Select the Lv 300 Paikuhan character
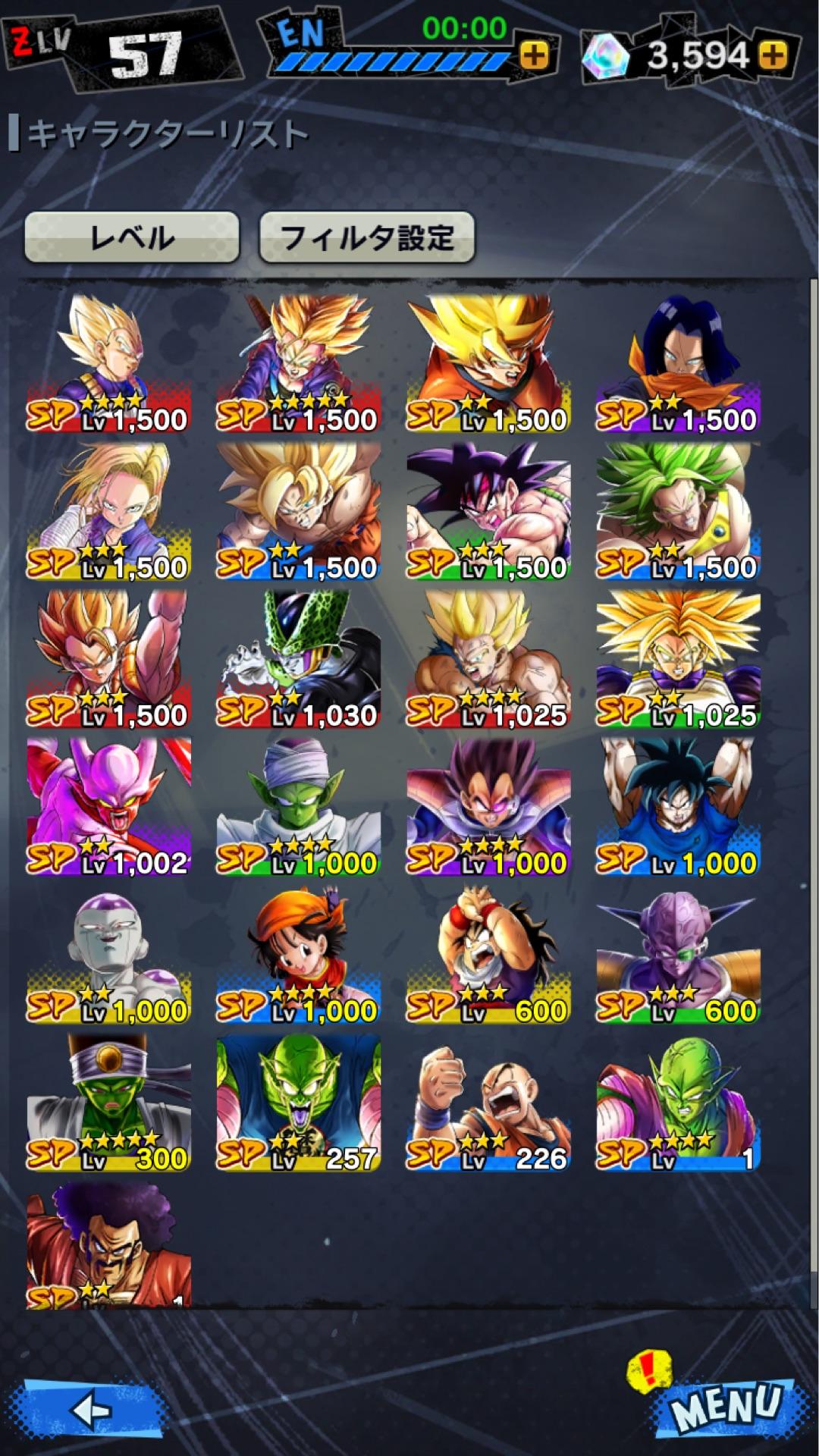Screen dimensions: 819x1456 [109, 1103]
